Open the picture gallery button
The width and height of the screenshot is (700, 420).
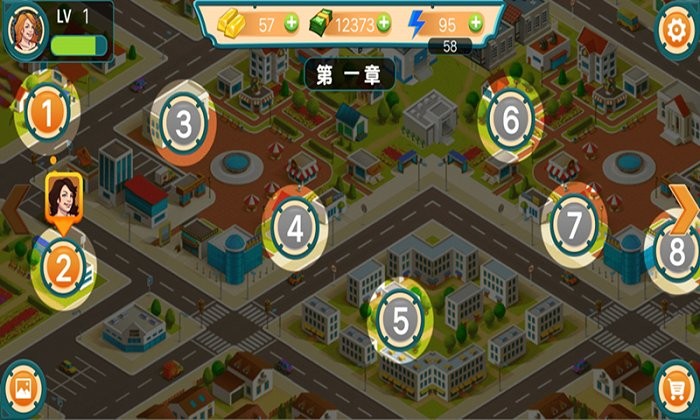coord(24,389)
